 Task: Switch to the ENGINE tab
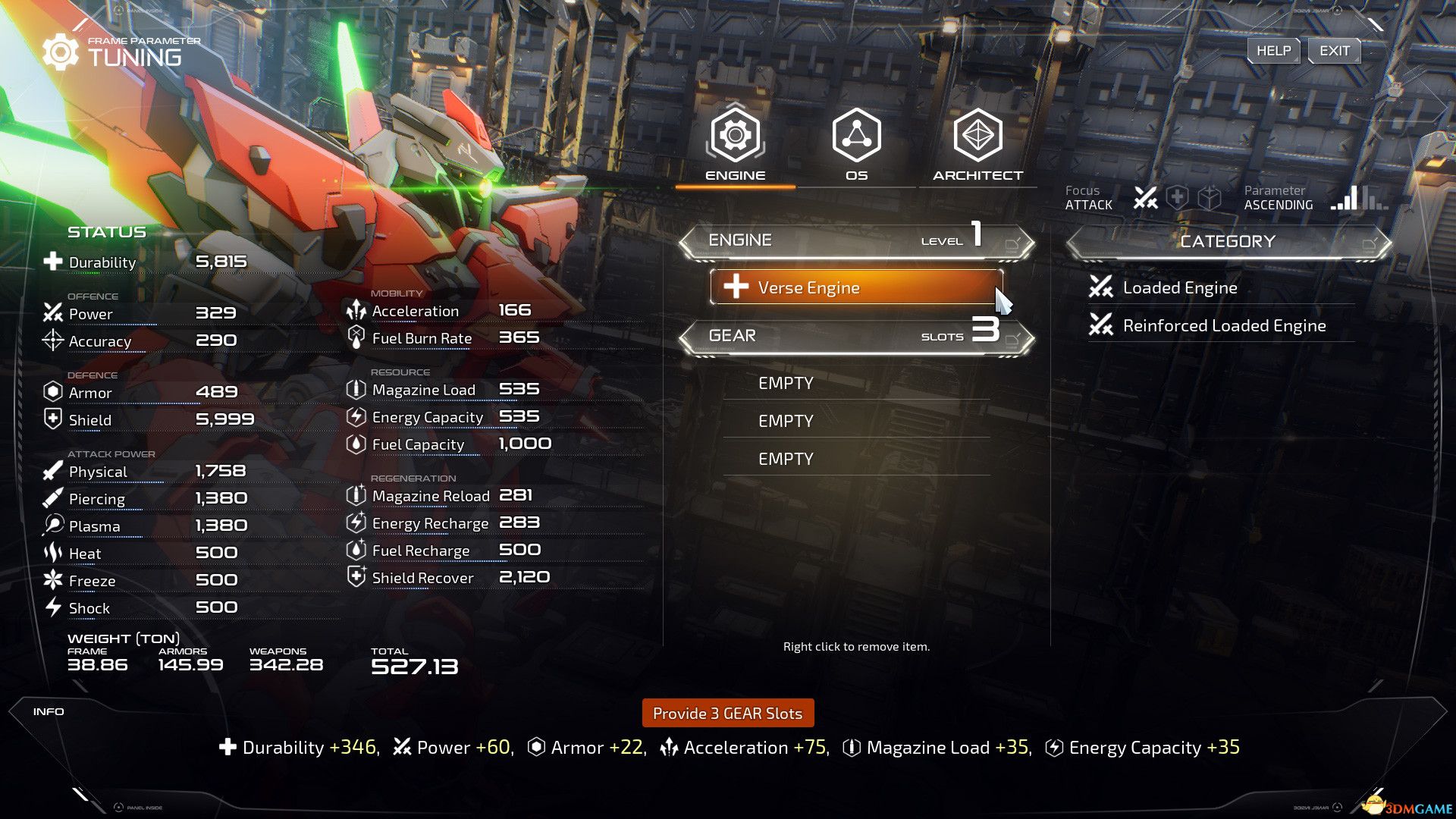click(735, 144)
